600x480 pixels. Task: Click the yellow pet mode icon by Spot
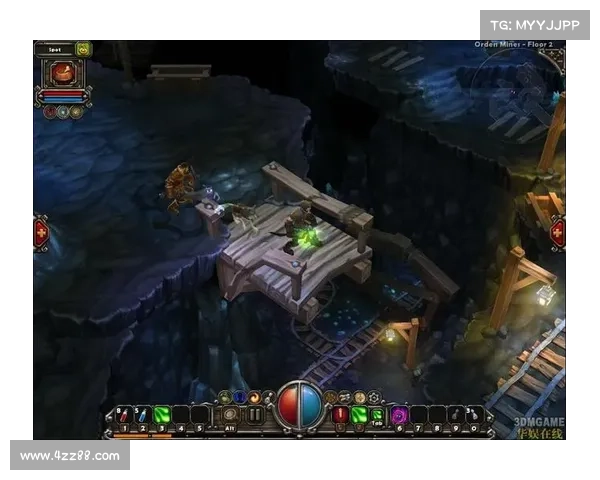[x=83, y=48]
